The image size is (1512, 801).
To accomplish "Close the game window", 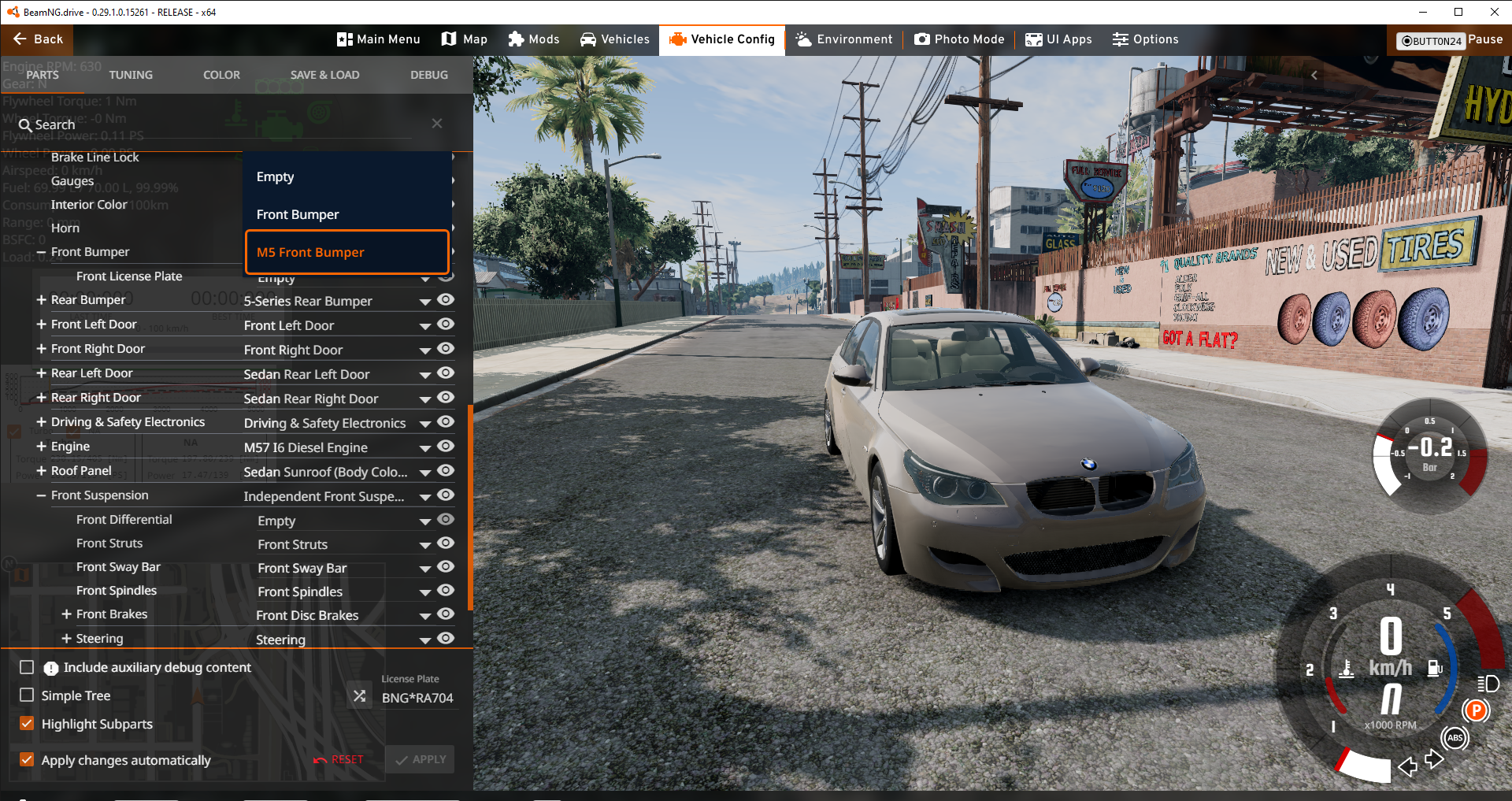I will pyautogui.click(x=1494, y=12).
